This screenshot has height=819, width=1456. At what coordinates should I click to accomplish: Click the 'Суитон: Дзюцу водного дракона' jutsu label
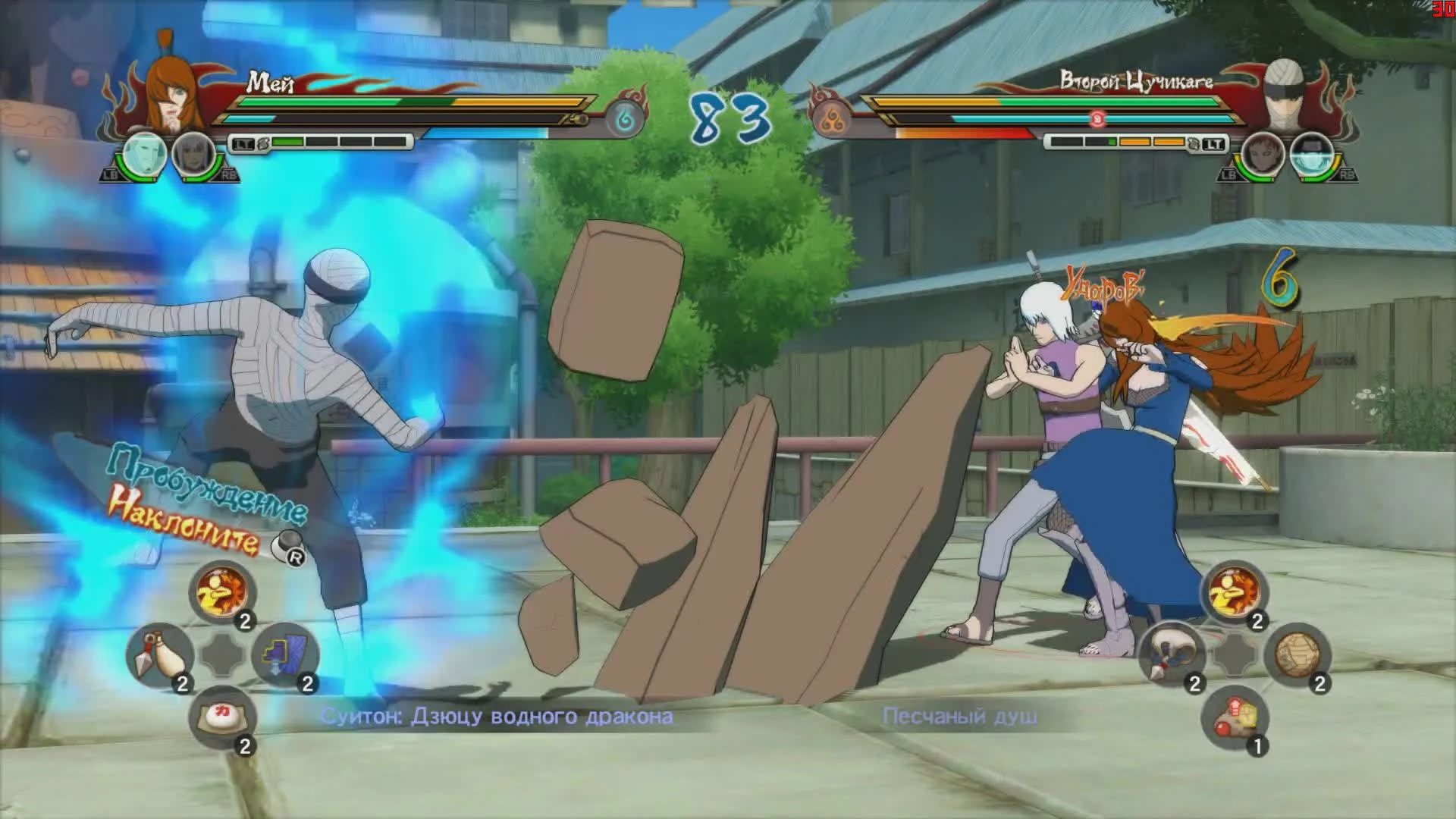[x=497, y=715]
